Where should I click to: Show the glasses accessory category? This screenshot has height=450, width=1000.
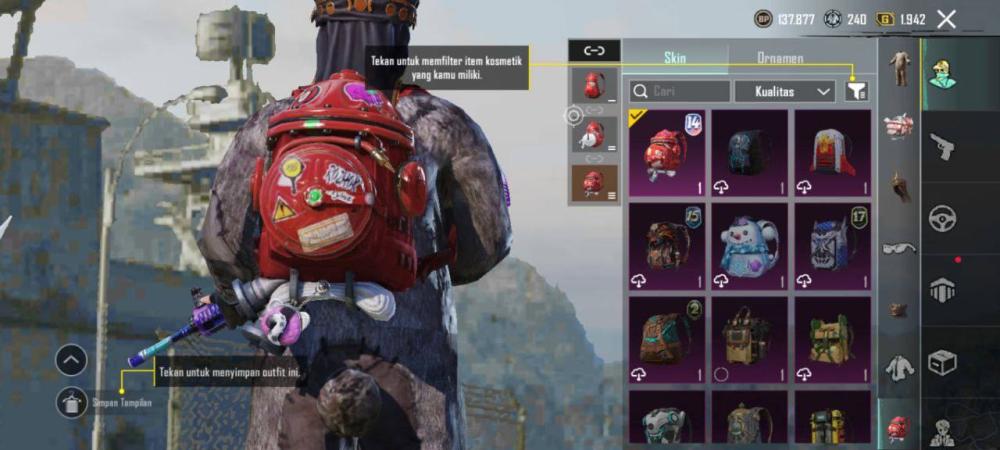click(x=900, y=248)
